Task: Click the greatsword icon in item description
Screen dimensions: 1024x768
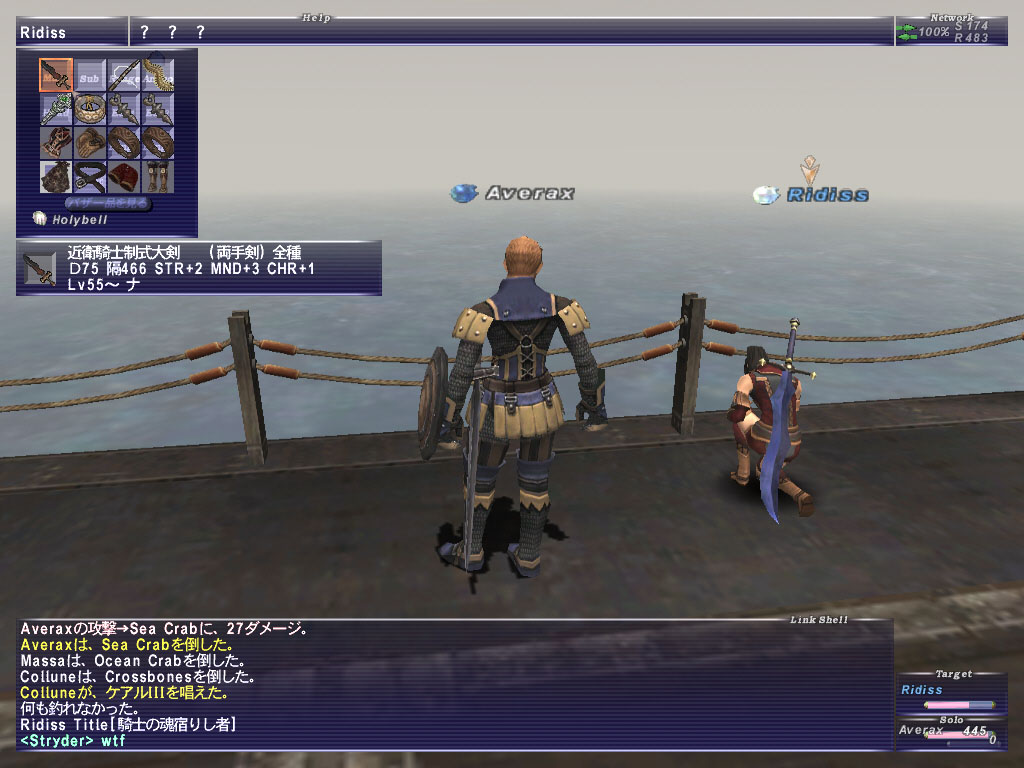Action: pyautogui.click(x=40, y=269)
